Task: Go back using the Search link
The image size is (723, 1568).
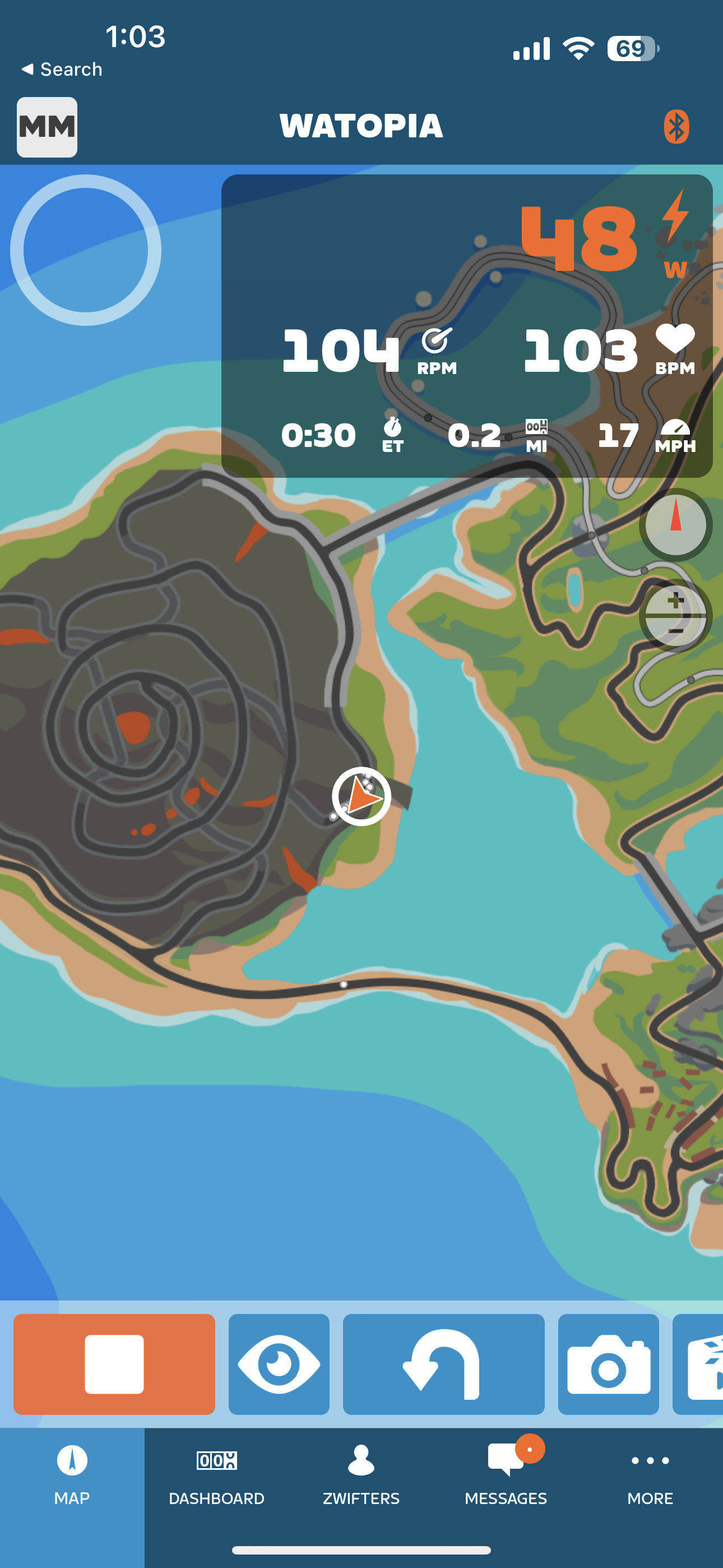Action: (x=63, y=69)
